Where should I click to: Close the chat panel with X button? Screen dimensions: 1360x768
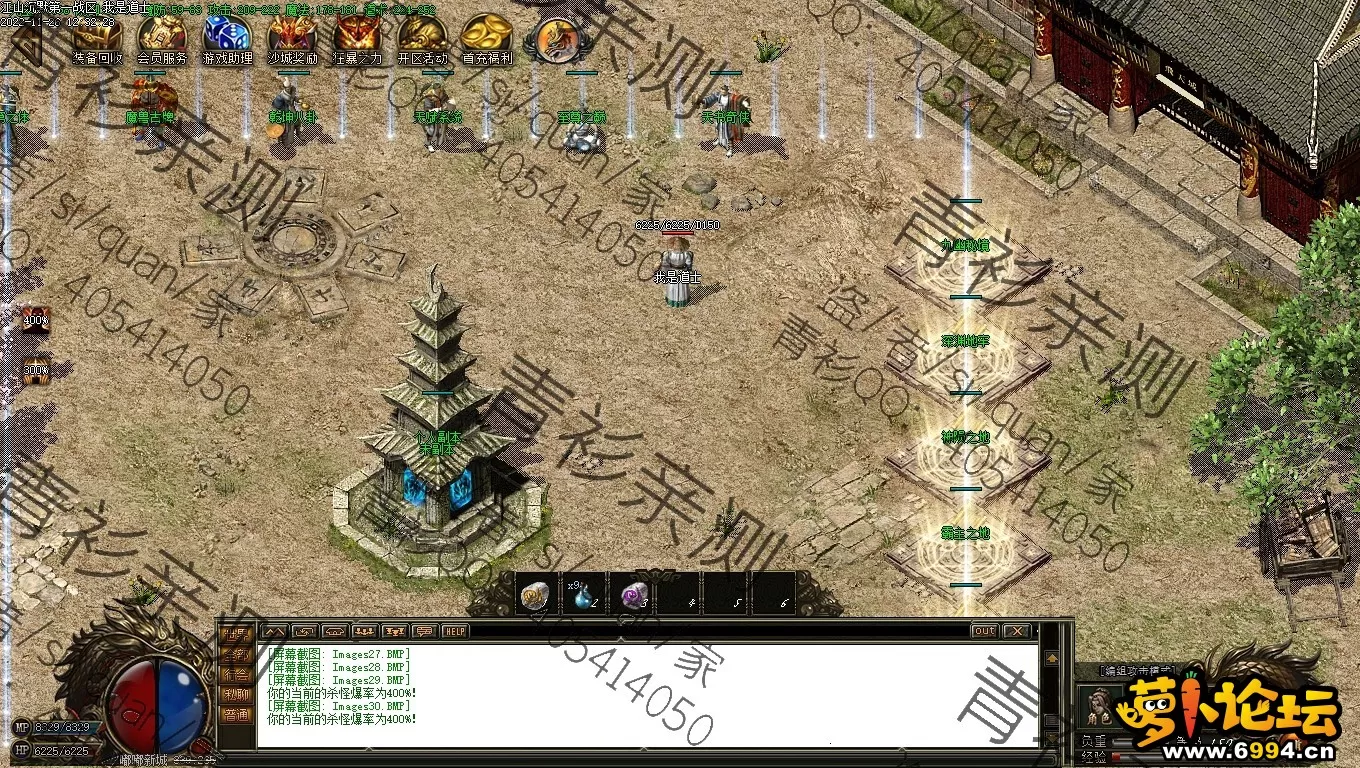click(1016, 631)
